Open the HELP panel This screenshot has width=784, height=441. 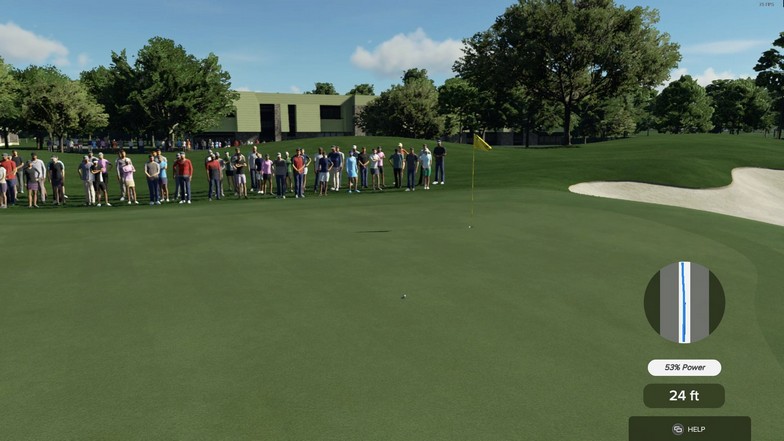point(689,429)
